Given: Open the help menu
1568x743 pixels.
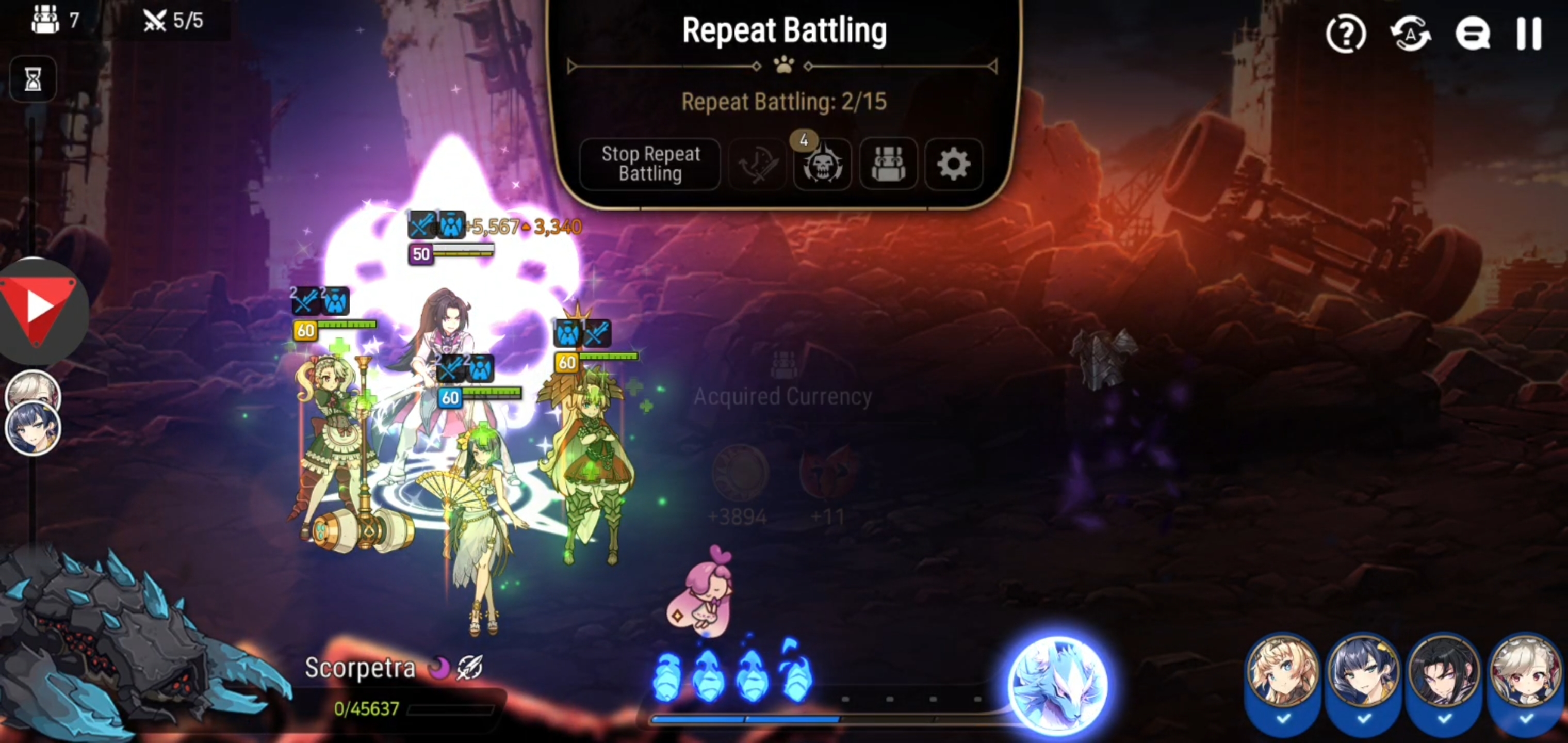Looking at the screenshot, I should pyautogui.click(x=1345, y=34).
